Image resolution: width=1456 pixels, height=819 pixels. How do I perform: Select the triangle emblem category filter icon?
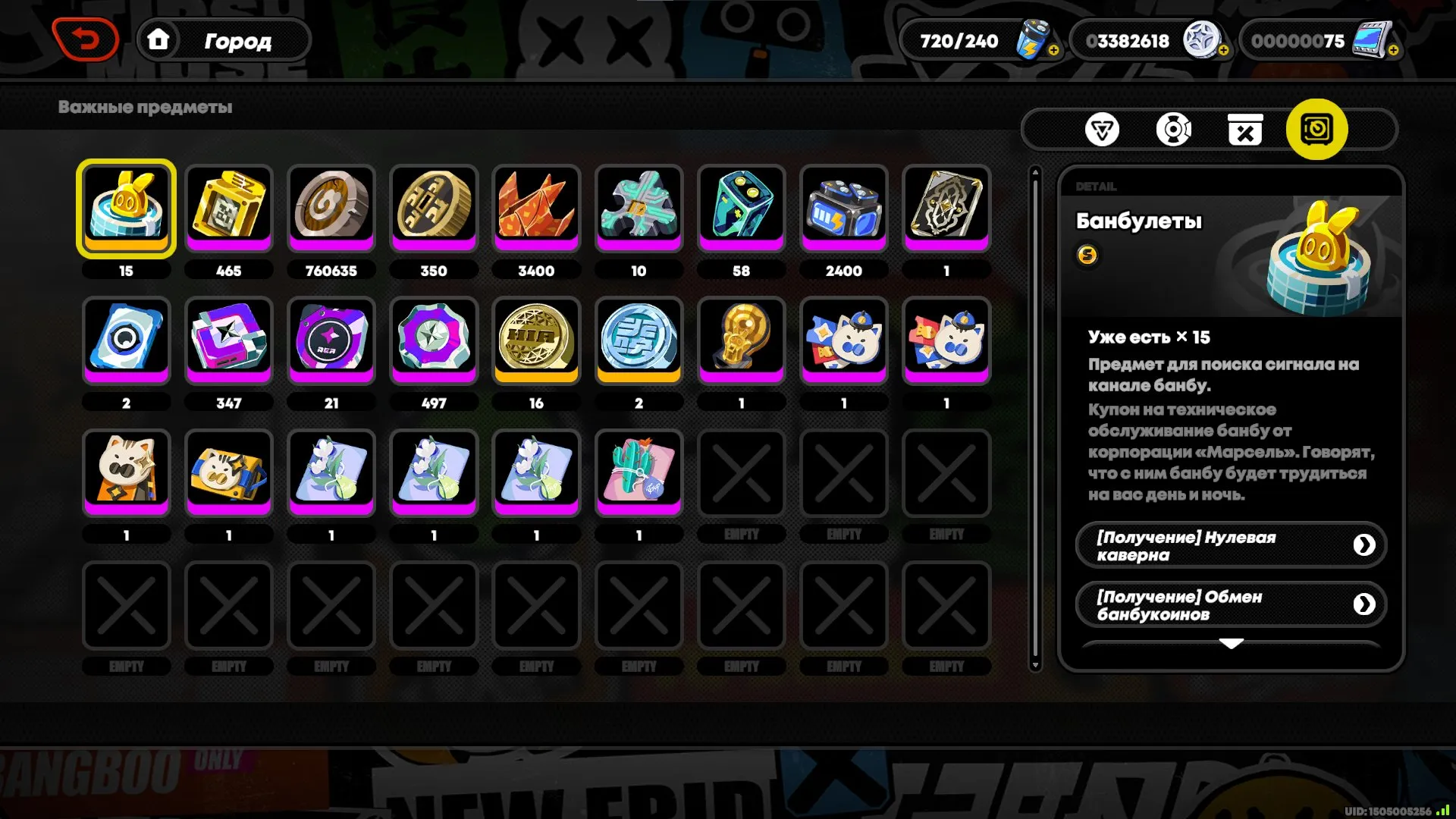1103,129
